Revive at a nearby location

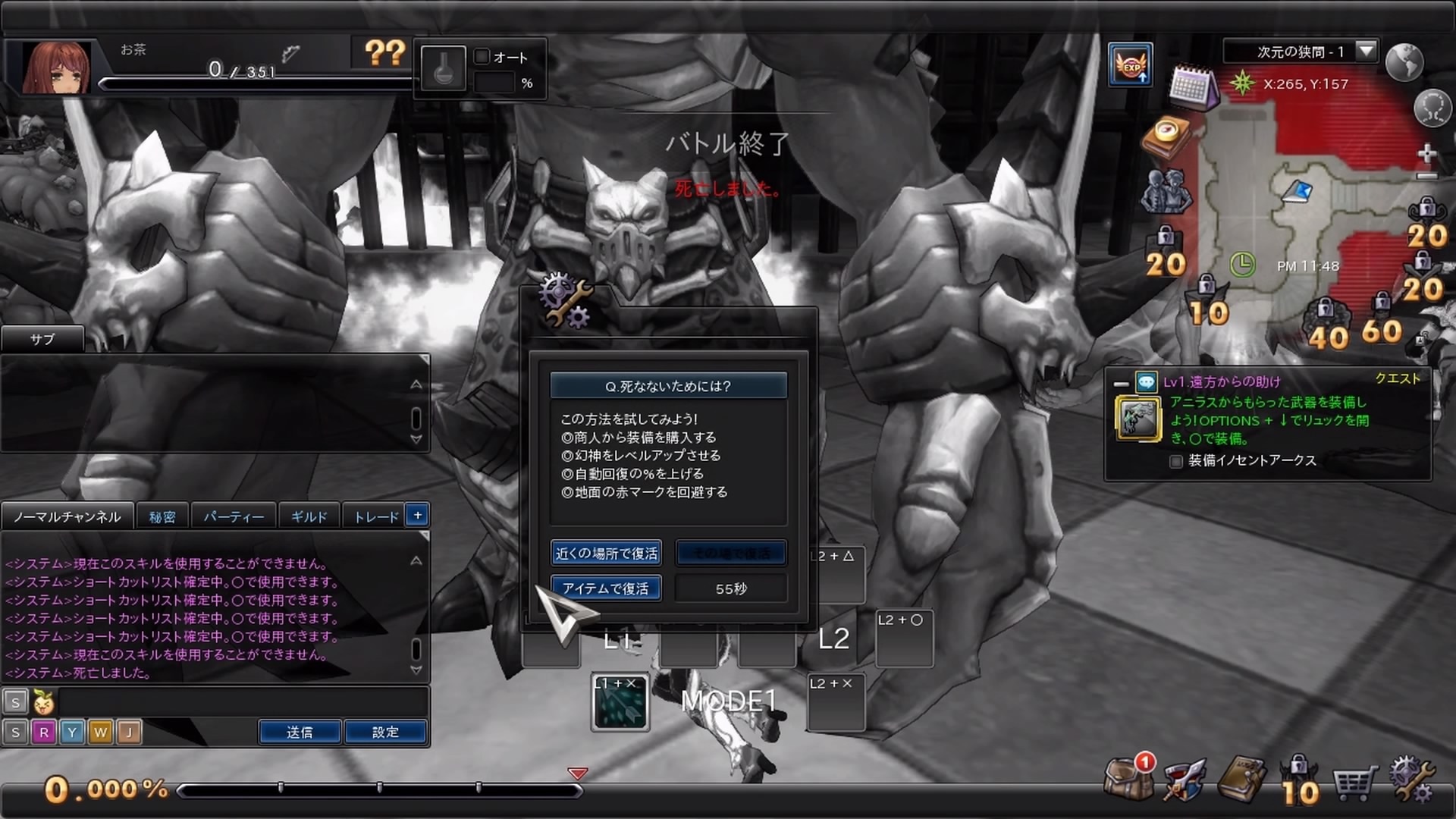(x=606, y=553)
